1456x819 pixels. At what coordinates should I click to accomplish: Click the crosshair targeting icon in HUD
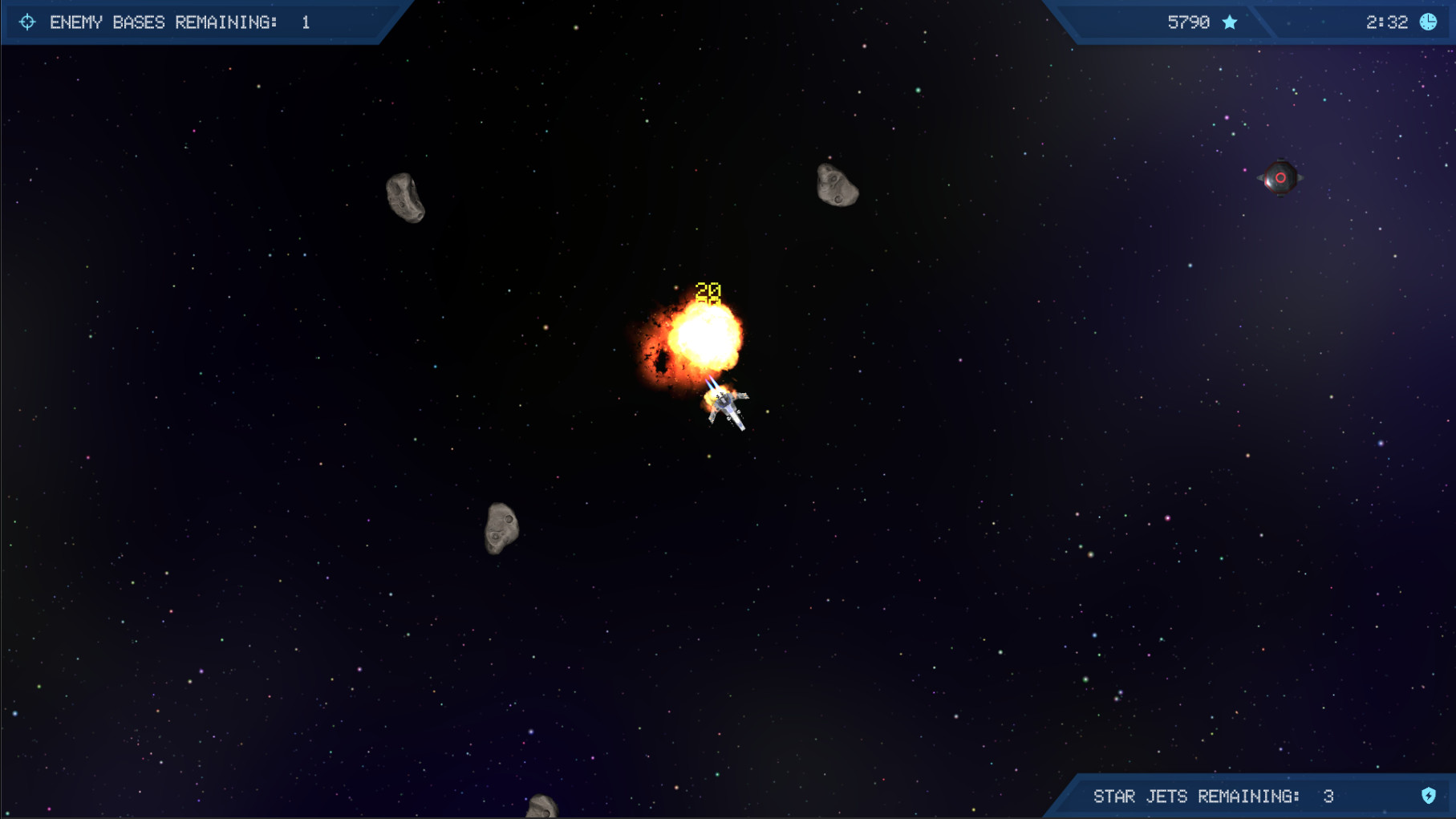[28, 22]
